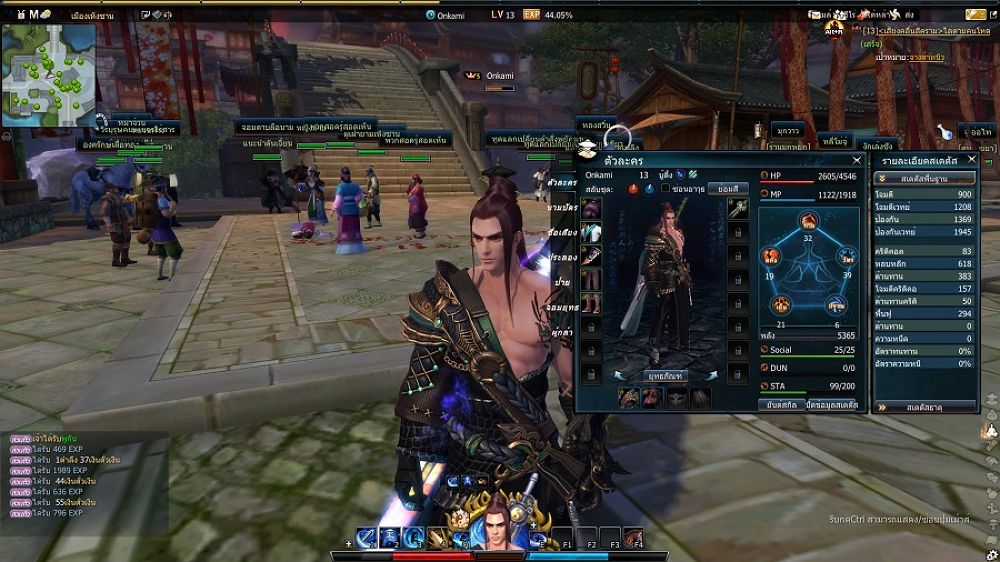Screen dimensions: 1000x562
Task: Close the character window
Action: click(x=856, y=160)
